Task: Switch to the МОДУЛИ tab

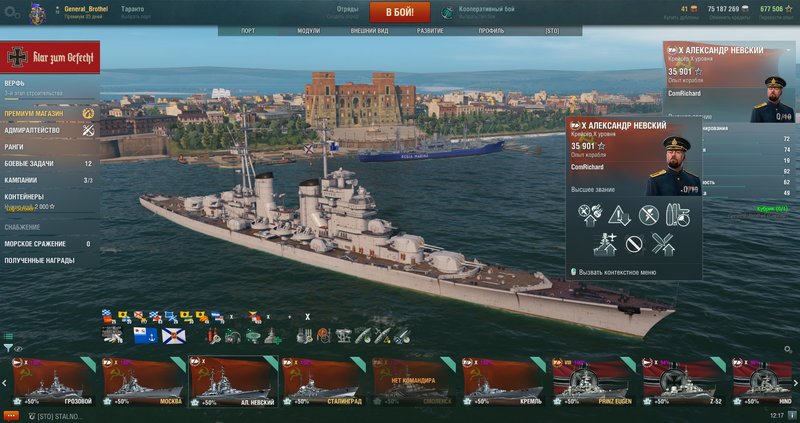Action: [309, 31]
